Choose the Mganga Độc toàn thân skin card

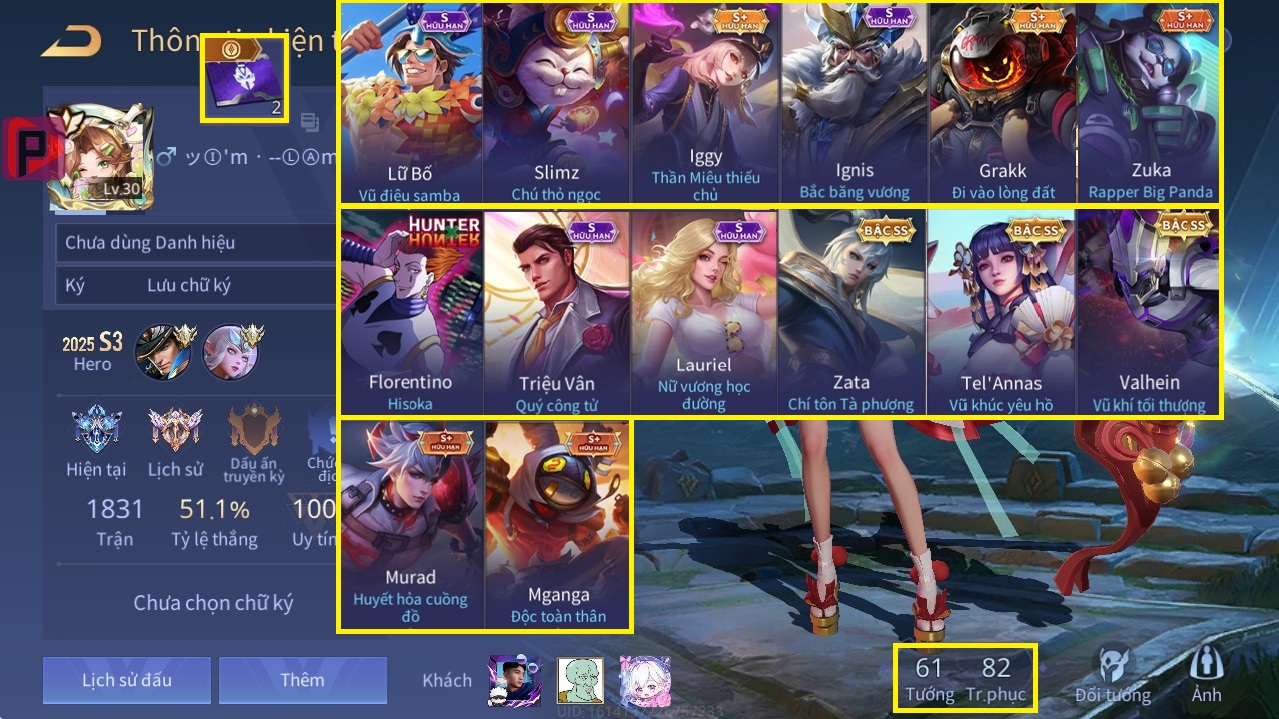click(557, 525)
